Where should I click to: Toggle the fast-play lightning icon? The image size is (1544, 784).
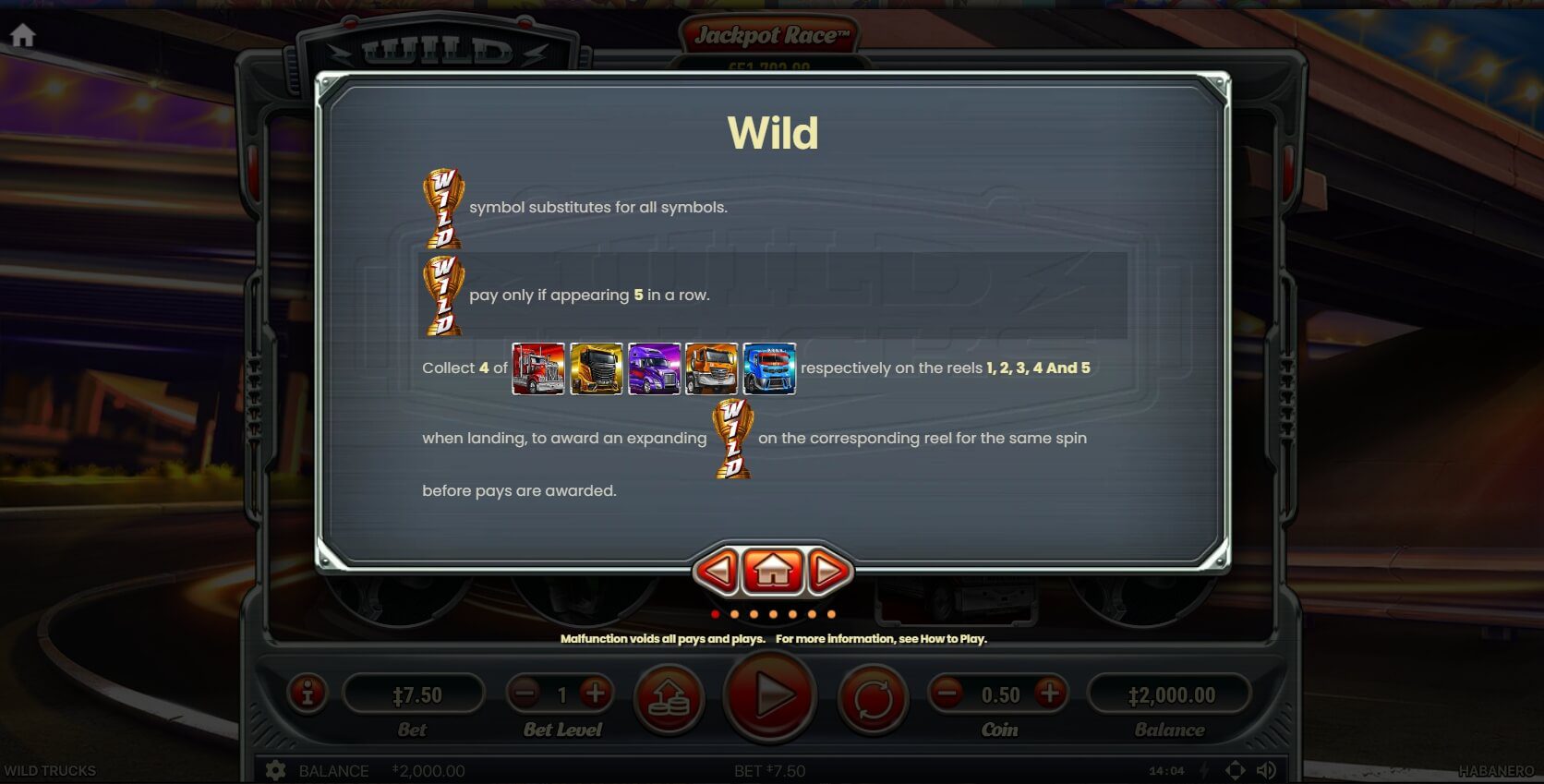coord(1203,769)
